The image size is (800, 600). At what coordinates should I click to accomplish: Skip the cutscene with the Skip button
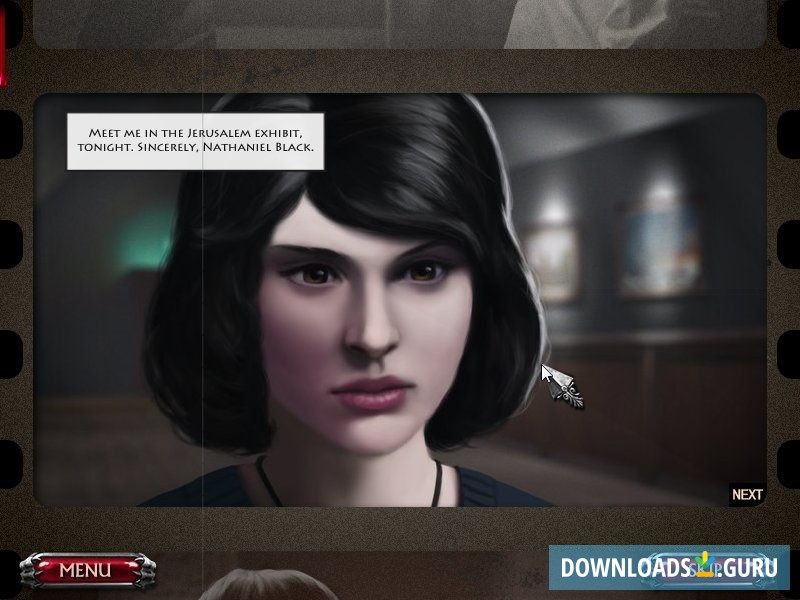(700, 567)
